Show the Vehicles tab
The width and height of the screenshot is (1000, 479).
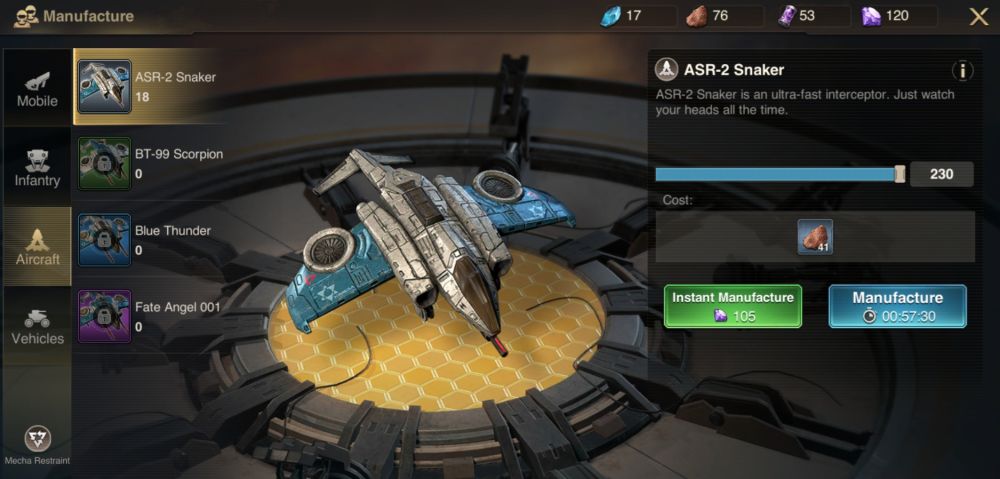pos(37,325)
